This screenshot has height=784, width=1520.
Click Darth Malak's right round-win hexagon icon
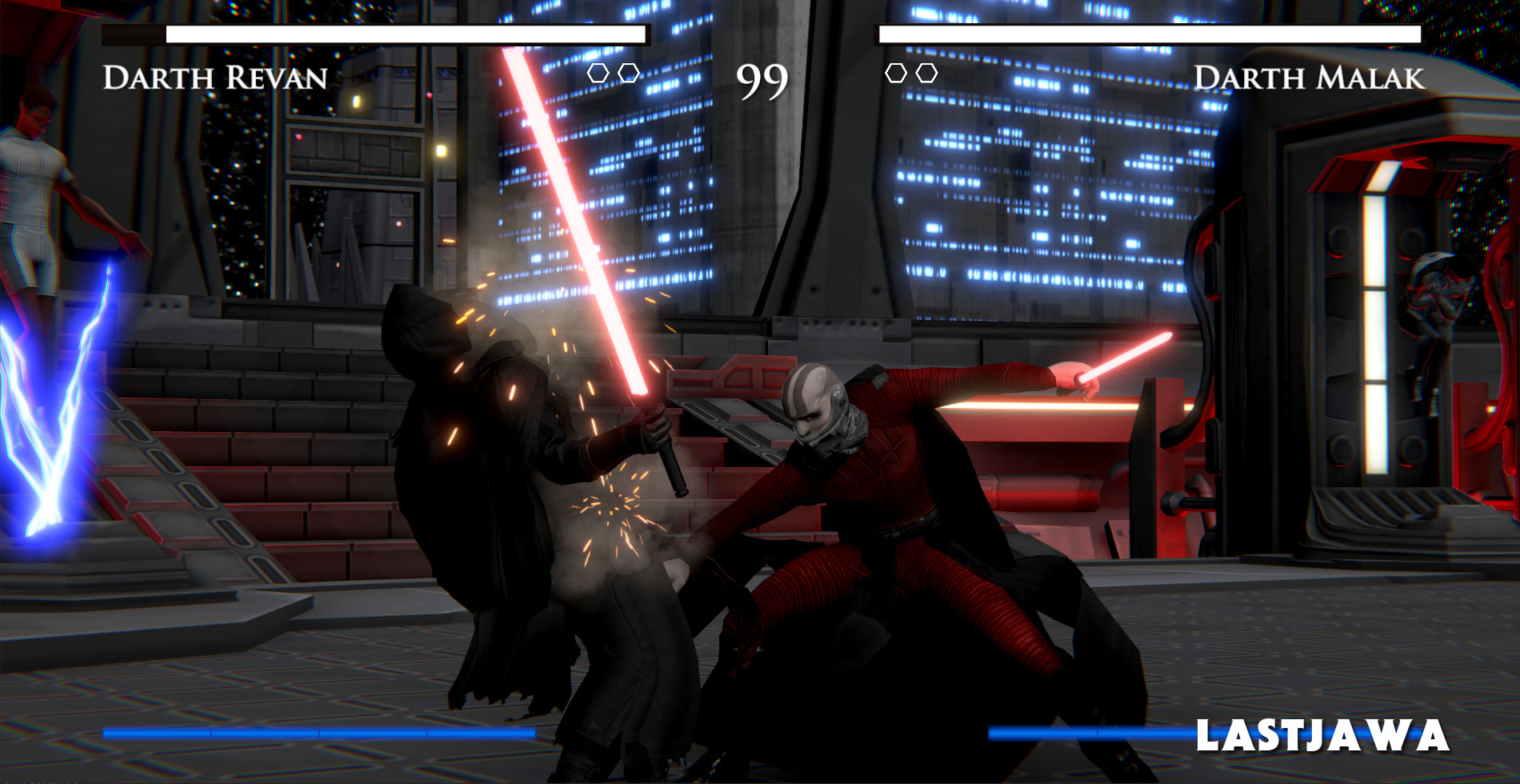click(926, 73)
